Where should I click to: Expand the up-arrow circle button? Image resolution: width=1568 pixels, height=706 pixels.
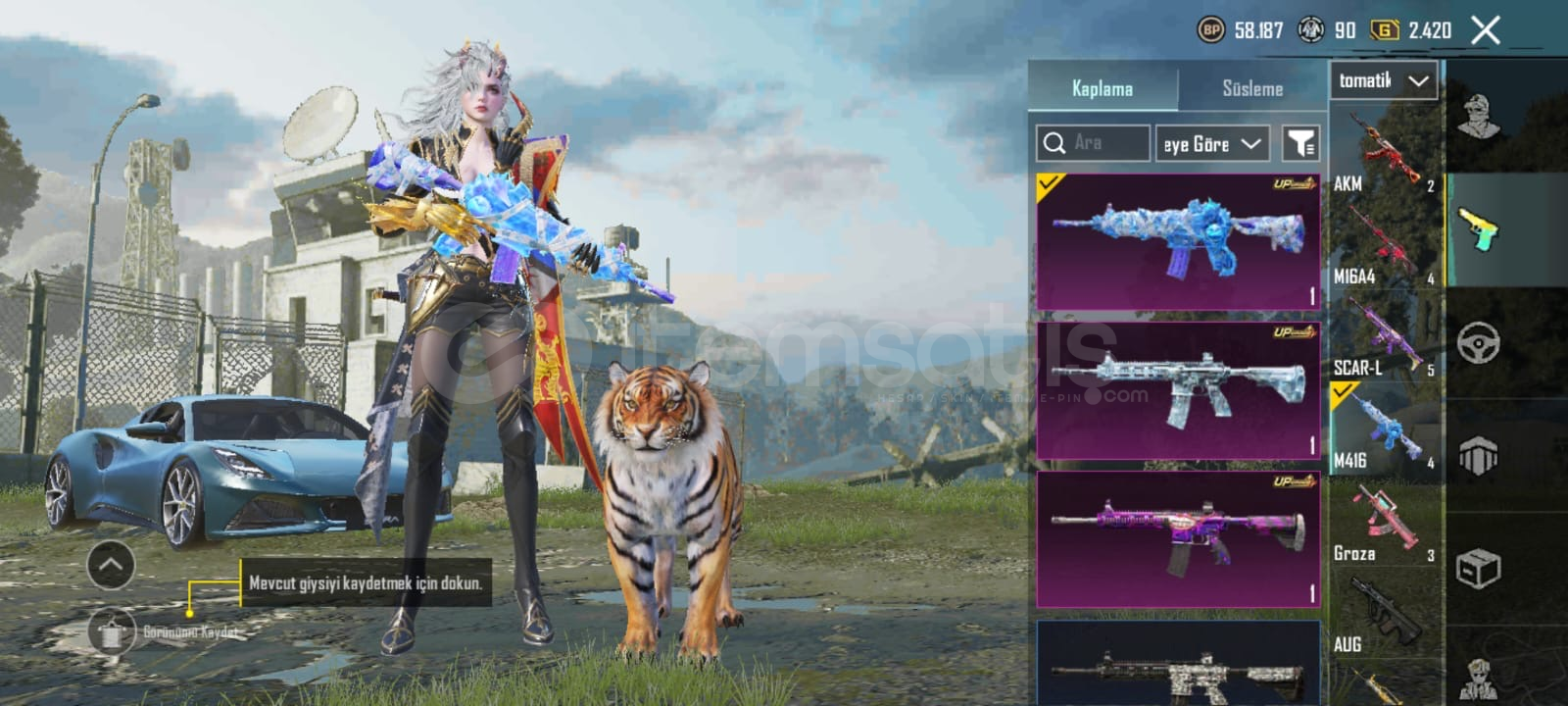[x=111, y=565]
